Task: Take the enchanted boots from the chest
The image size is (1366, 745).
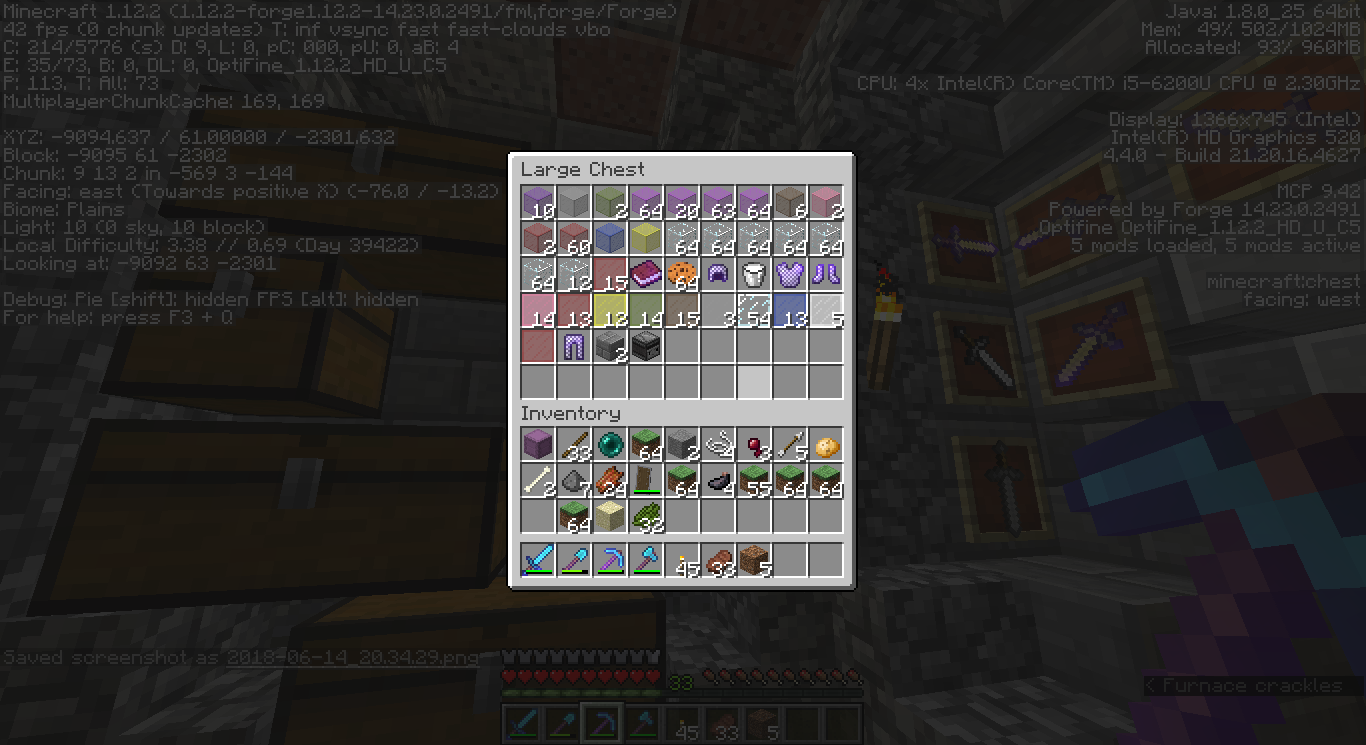Action: pos(826,273)
